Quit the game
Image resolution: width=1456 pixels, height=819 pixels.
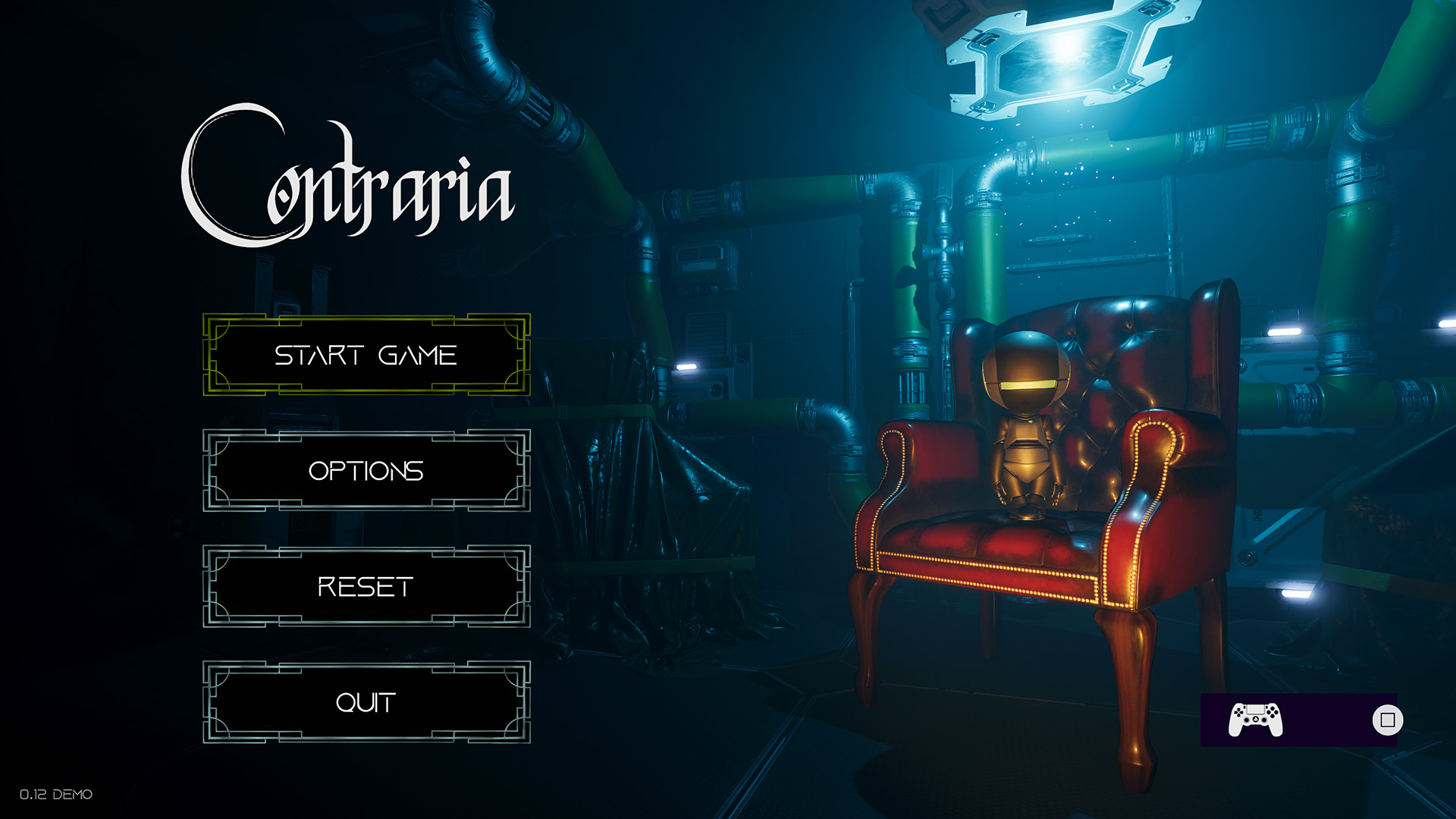click(x=366, y=702)
